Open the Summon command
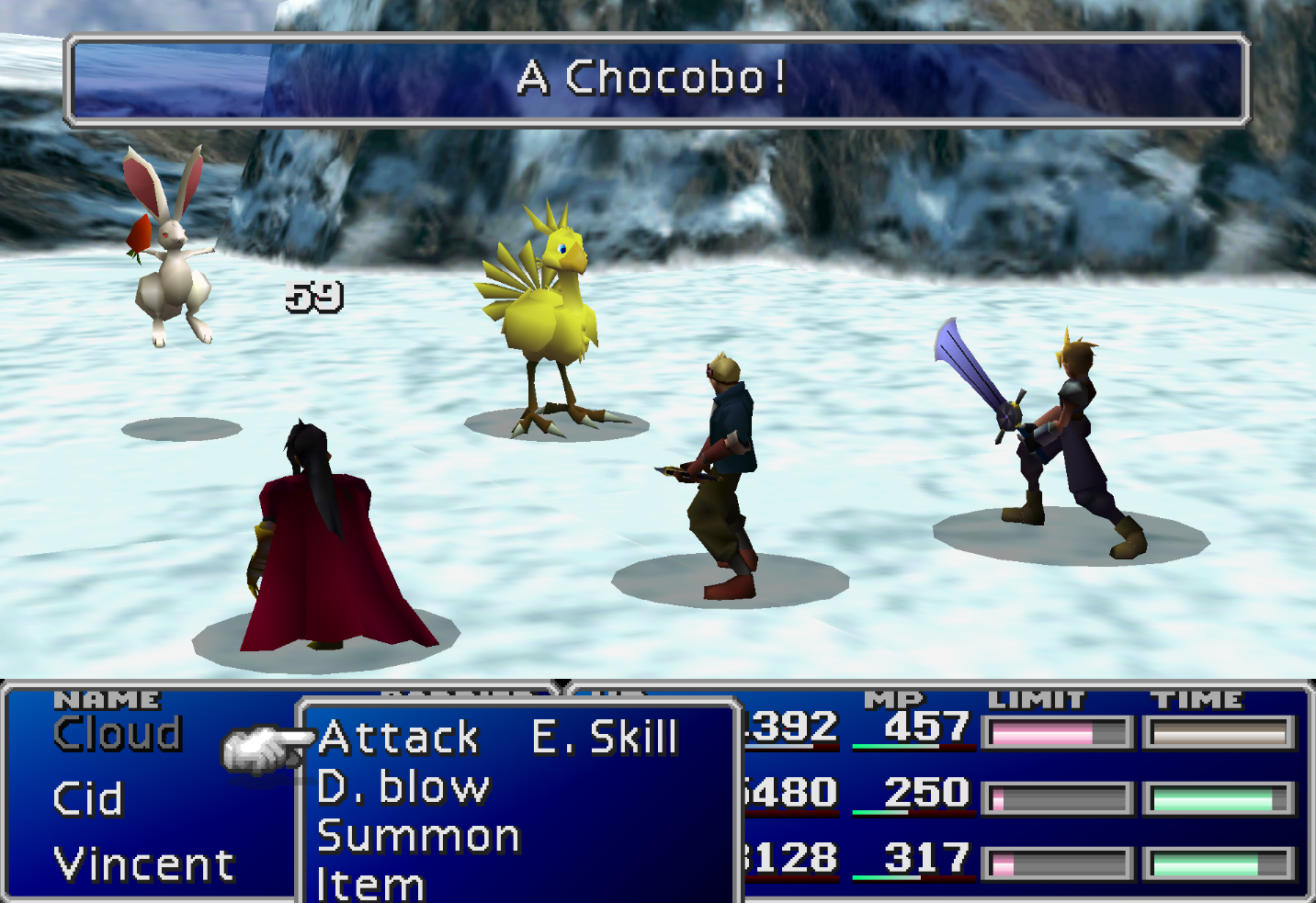Screen dimensions: 1316x903 (x=418, y=836)
